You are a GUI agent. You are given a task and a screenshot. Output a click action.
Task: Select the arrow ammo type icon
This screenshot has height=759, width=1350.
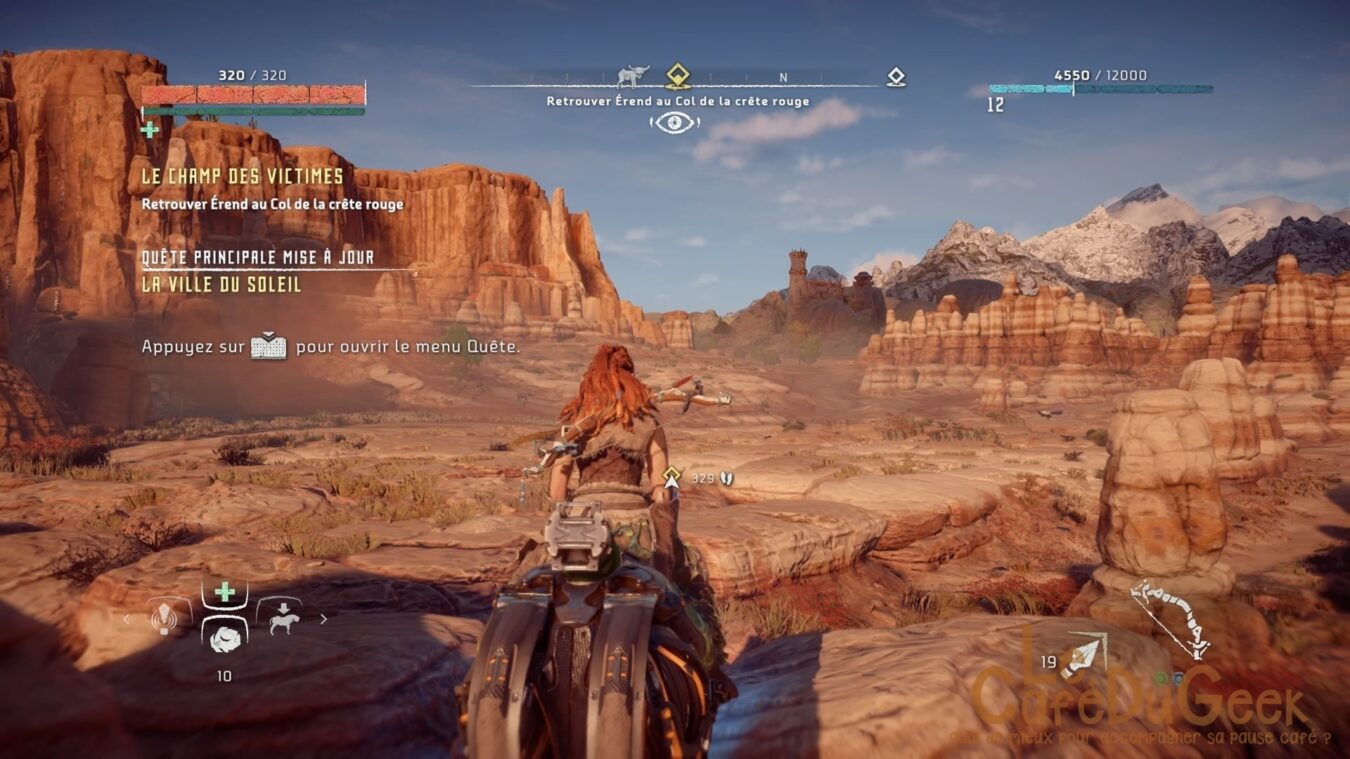tap(1082, 654)
